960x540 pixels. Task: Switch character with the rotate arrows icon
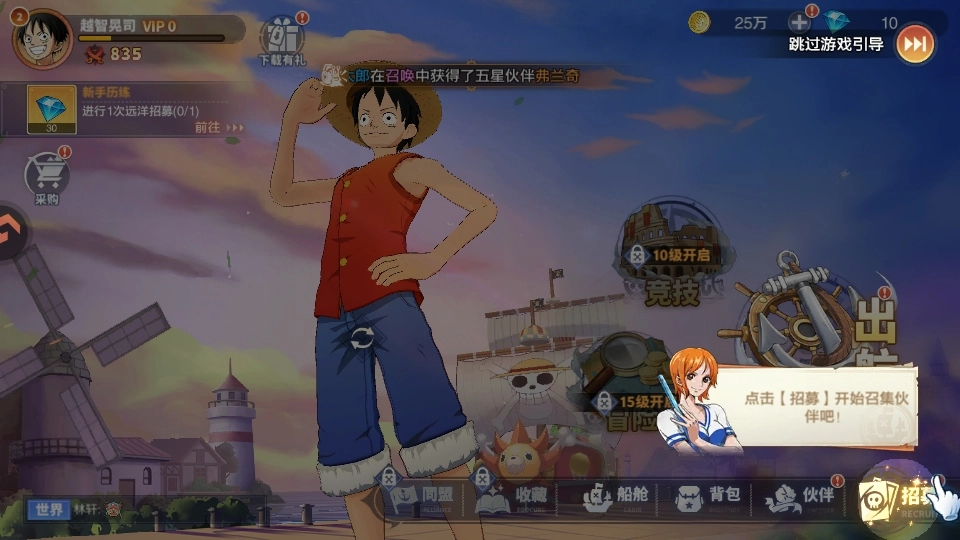click(362, 338)
